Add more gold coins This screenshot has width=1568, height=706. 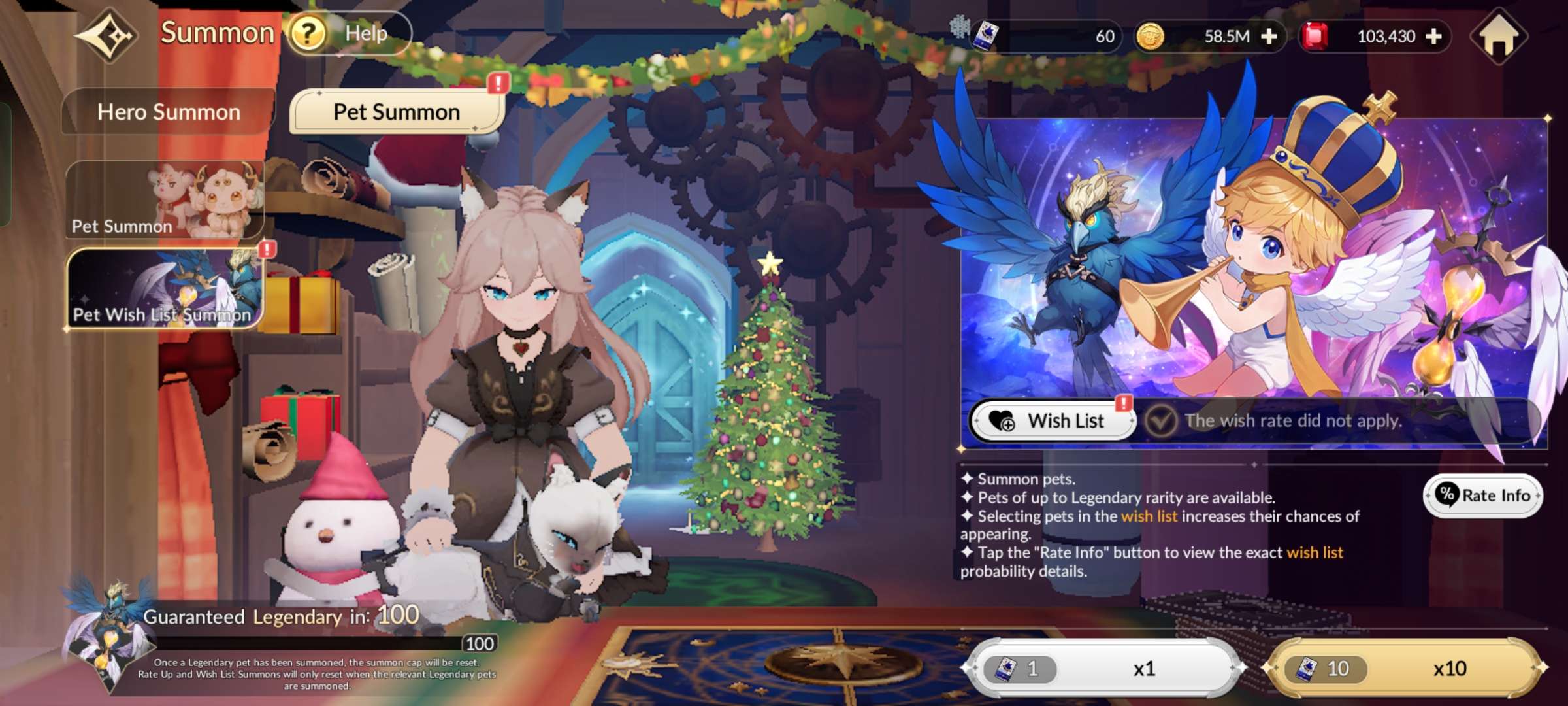click(x=1269, y=37)
